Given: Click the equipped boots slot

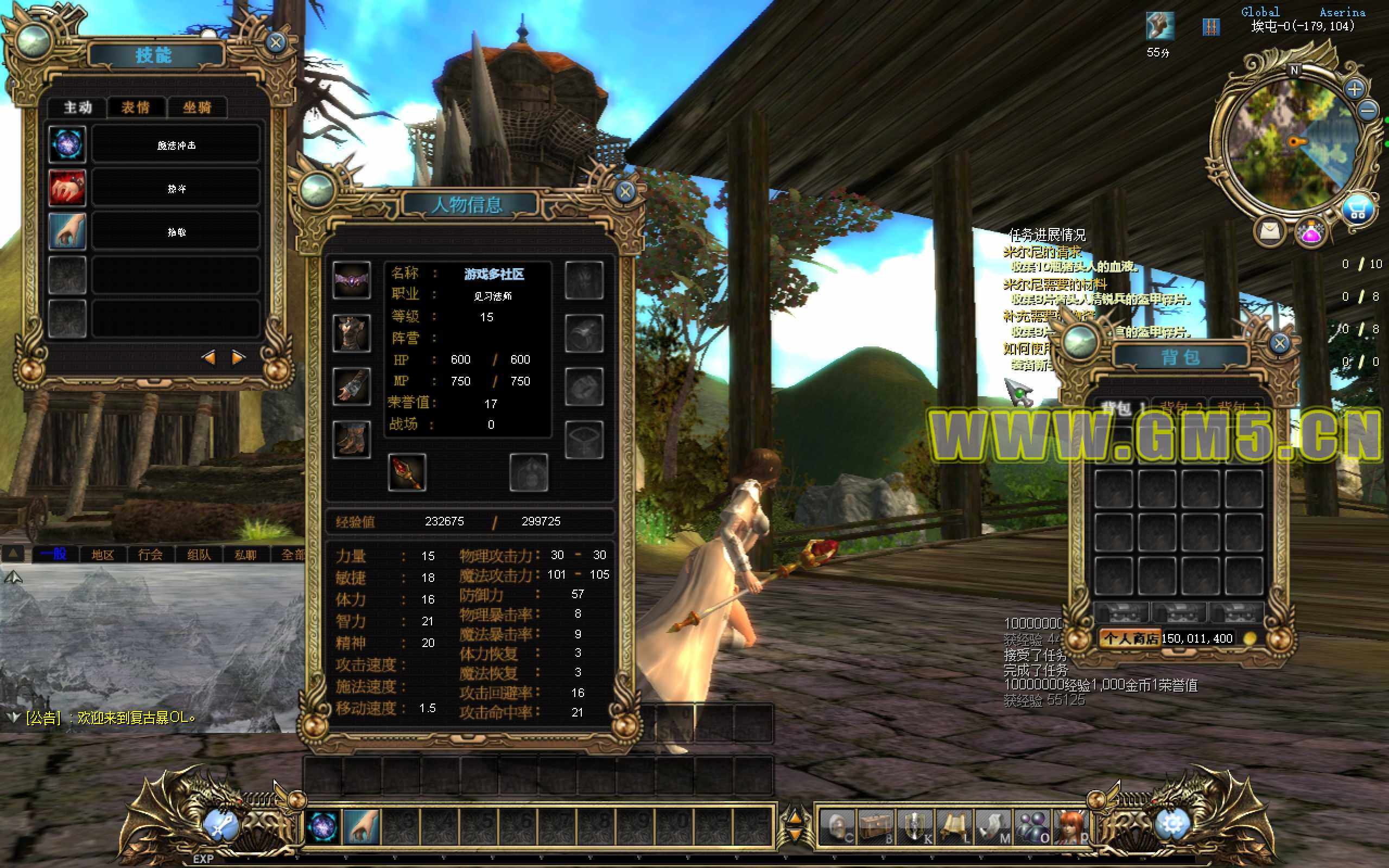Looking at the screenshot, I should [x=351, y=439].
